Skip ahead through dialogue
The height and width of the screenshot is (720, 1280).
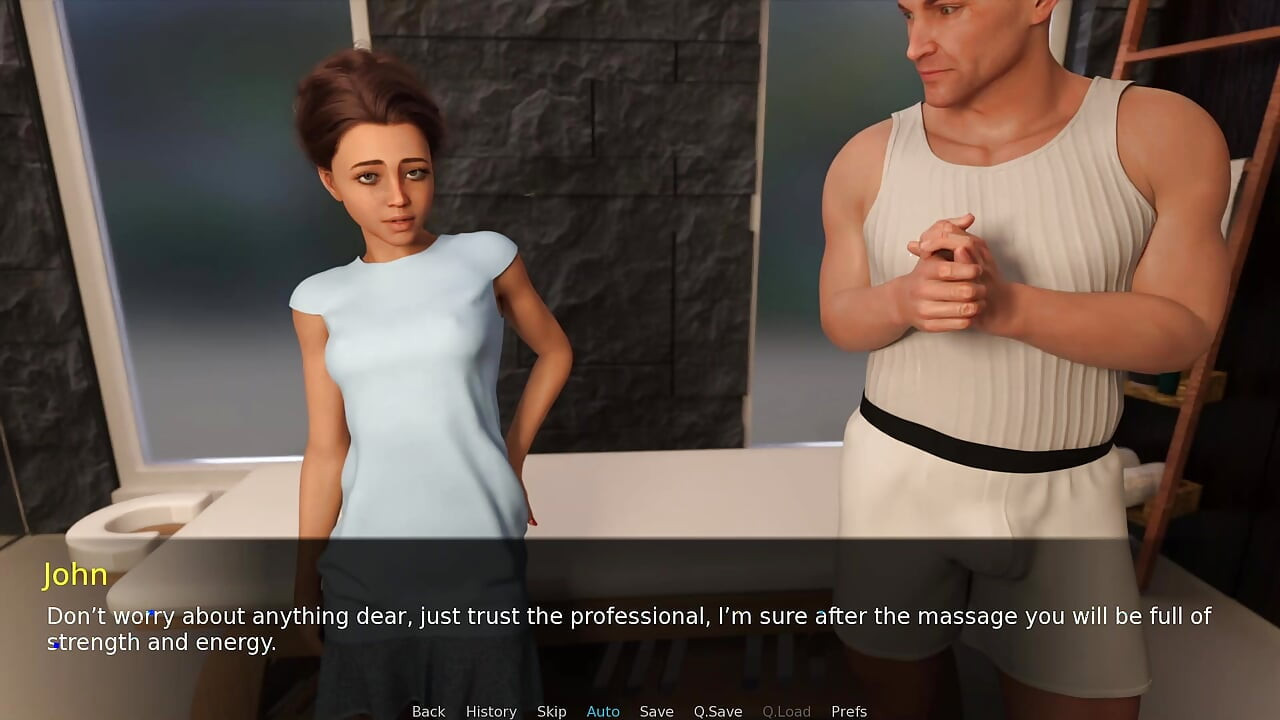pos(551,711)
